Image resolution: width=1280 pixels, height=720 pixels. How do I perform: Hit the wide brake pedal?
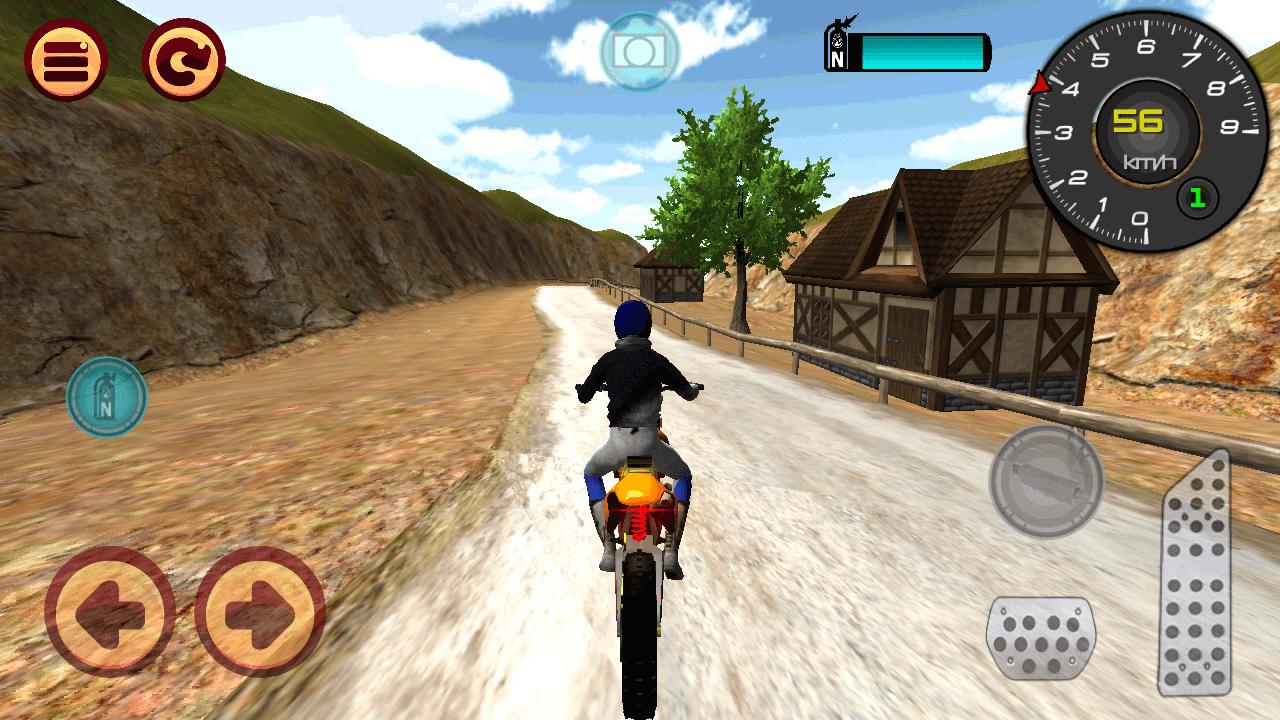(1041, 639)
